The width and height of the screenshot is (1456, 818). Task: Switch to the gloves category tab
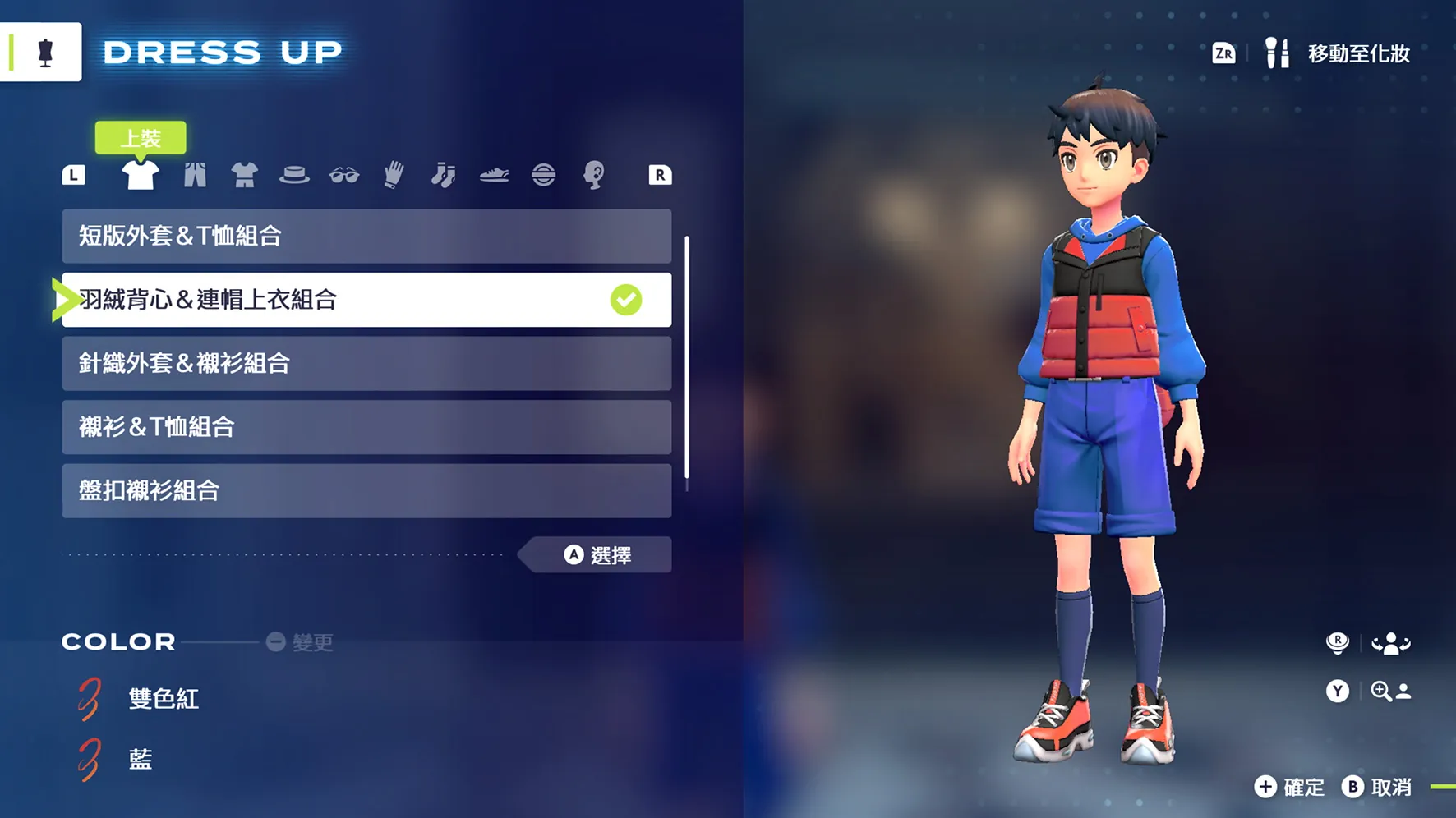(x=394, y=175)
